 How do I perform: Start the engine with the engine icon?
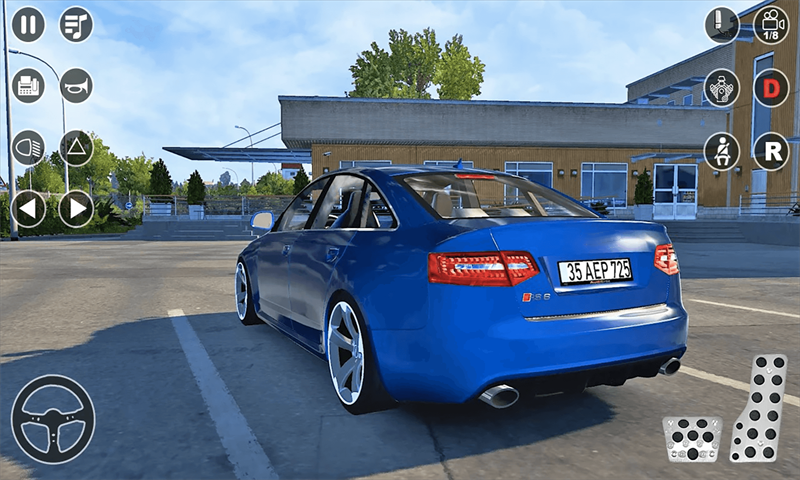722,87
